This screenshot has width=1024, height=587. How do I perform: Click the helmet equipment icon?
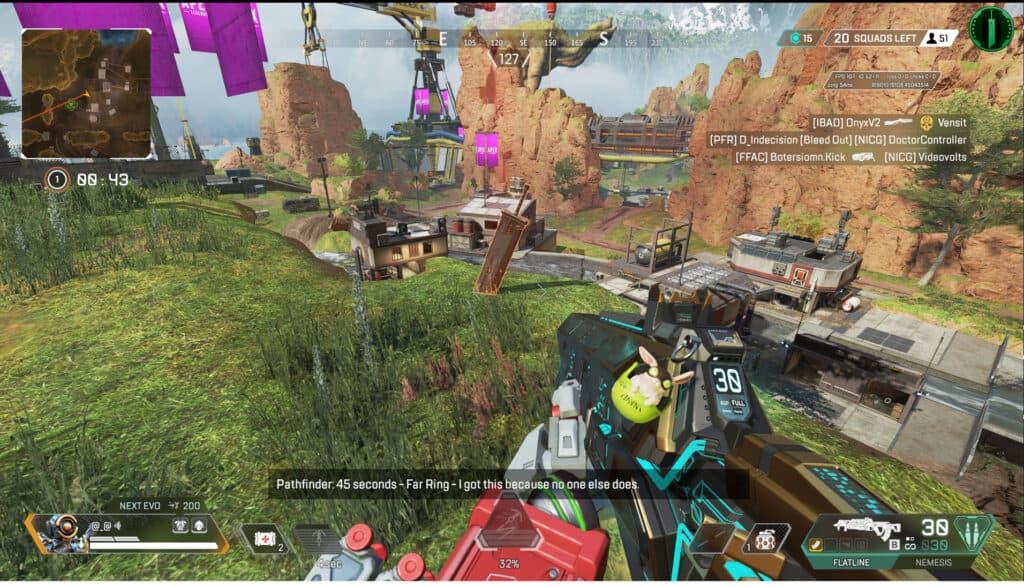point(181,527)
